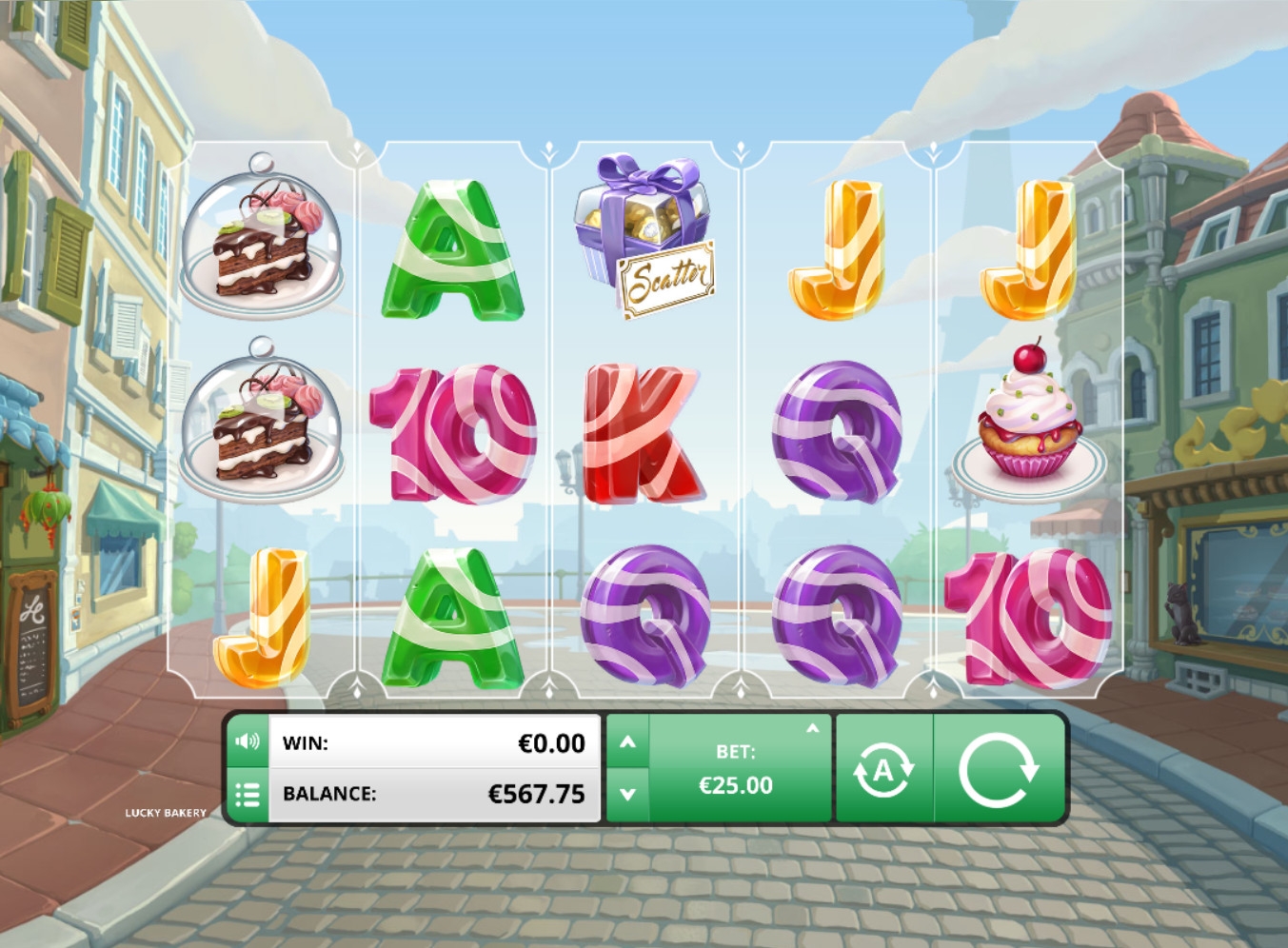This screenshot has width=1288, height=948.
Task: Increase the bet with the up arrow
Action: pos(628,741)
